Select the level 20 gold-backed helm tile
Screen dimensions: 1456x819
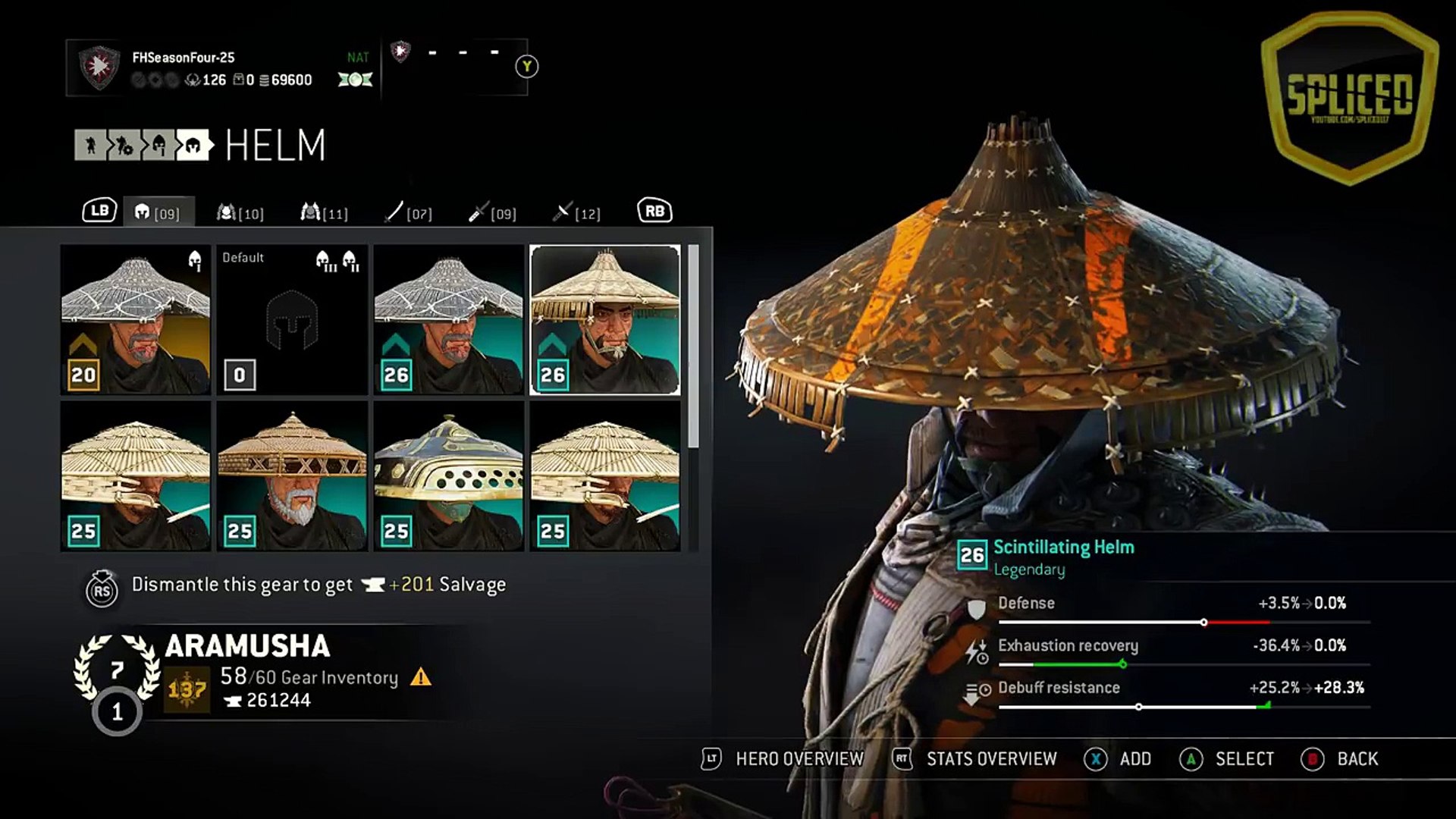(136, 319)
